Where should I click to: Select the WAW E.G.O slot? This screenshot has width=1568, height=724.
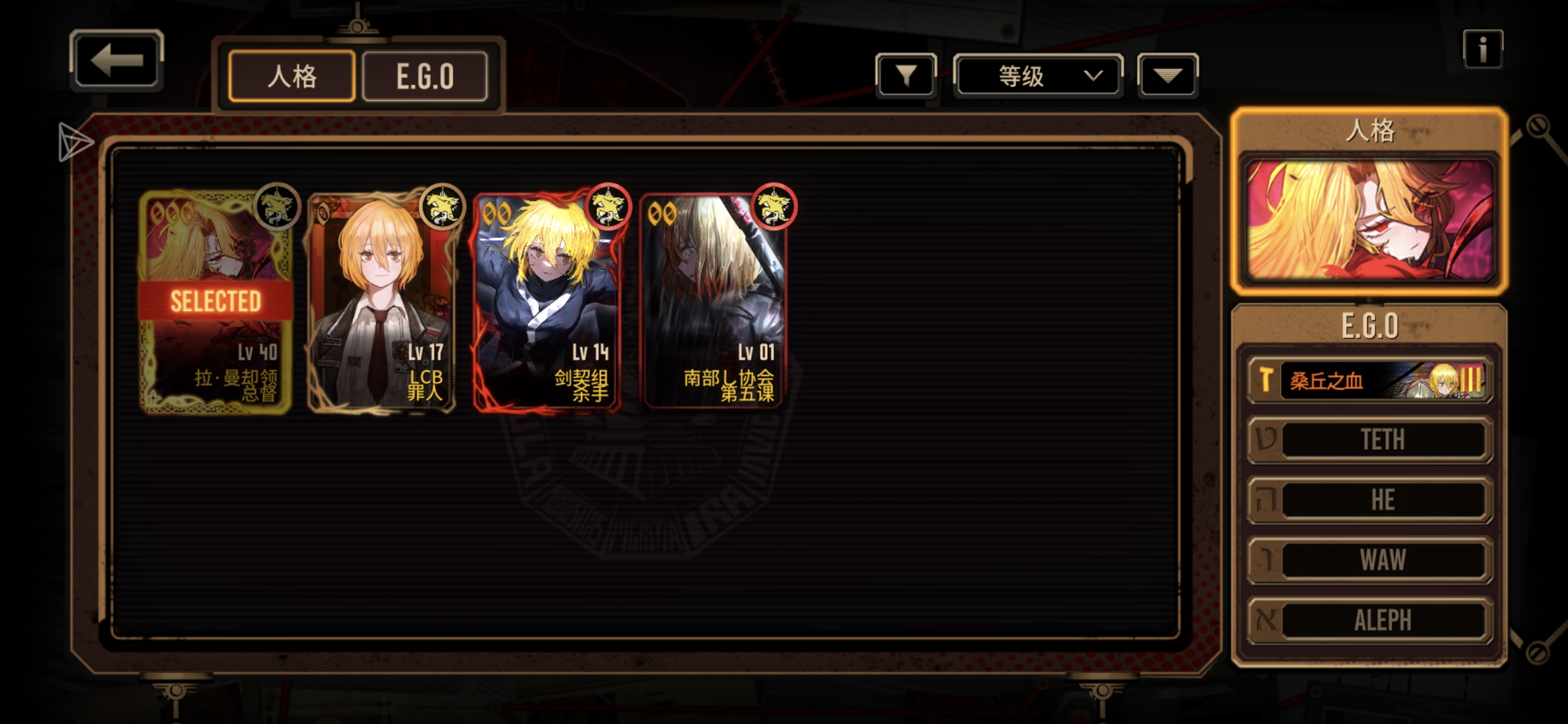1370,560
